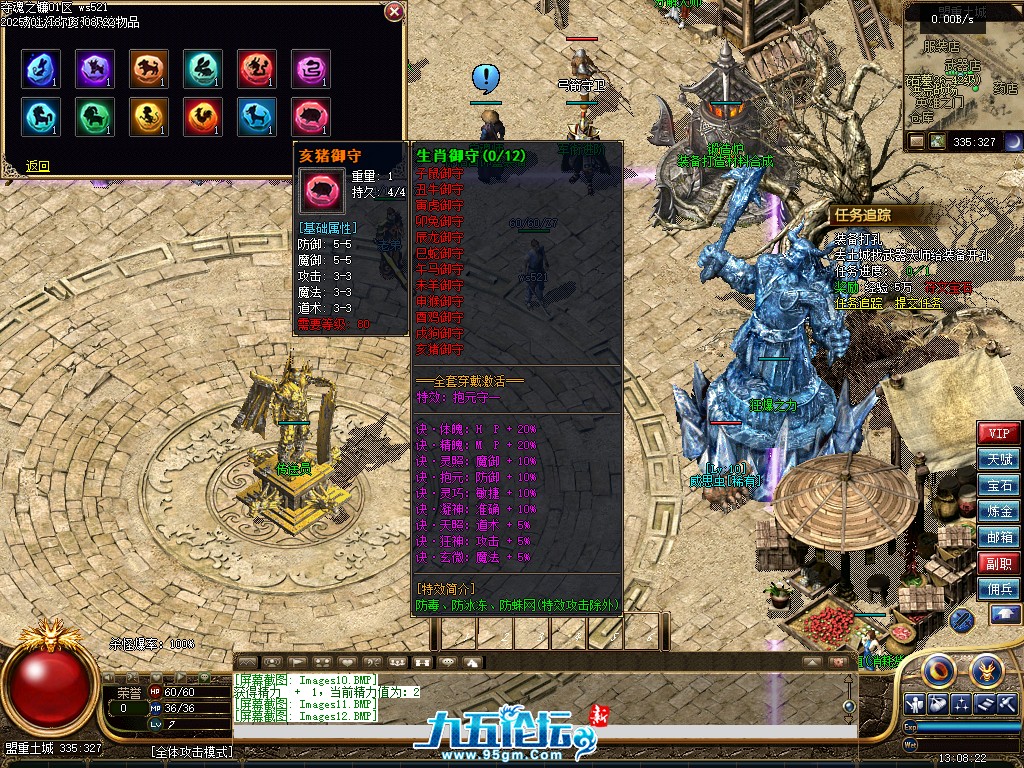Open the 邮箱 mailbox

coord(999,537)
